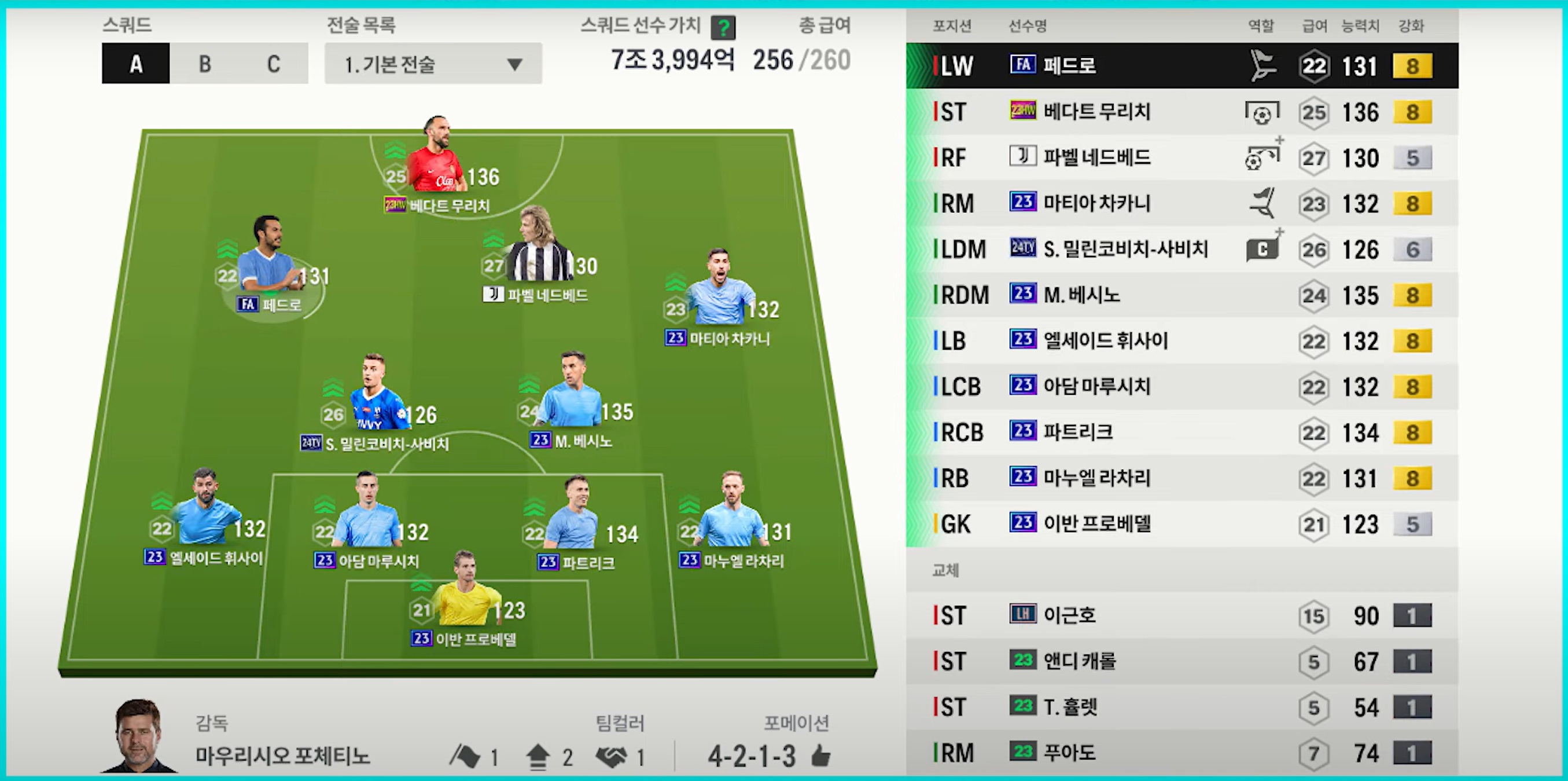Open the 4-2-1-3 formation setting
Screen dimensions: 1568x781
[752, 757]
